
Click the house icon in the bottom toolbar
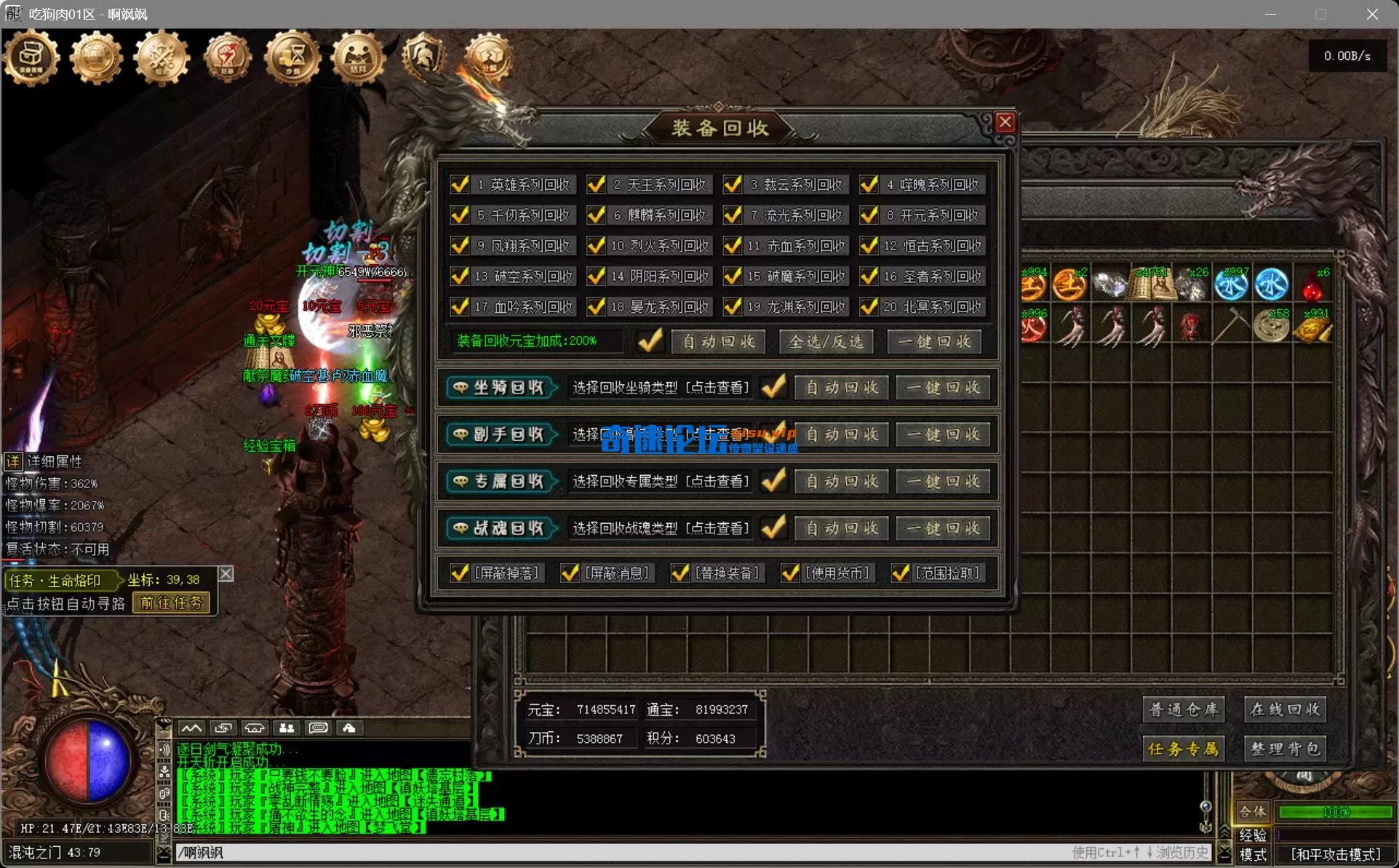pos(254,728)
